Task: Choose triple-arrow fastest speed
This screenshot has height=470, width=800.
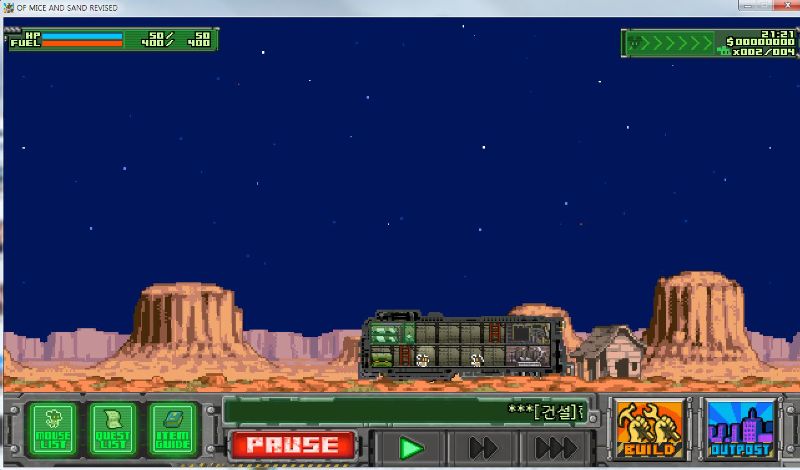Action: [555, 447]
